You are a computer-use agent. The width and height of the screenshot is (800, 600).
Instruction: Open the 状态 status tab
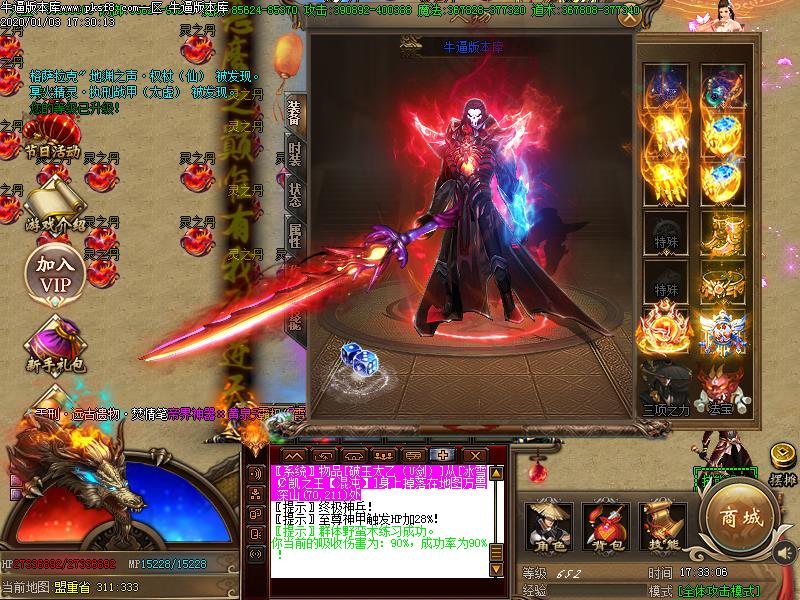(x=294, y=194)
